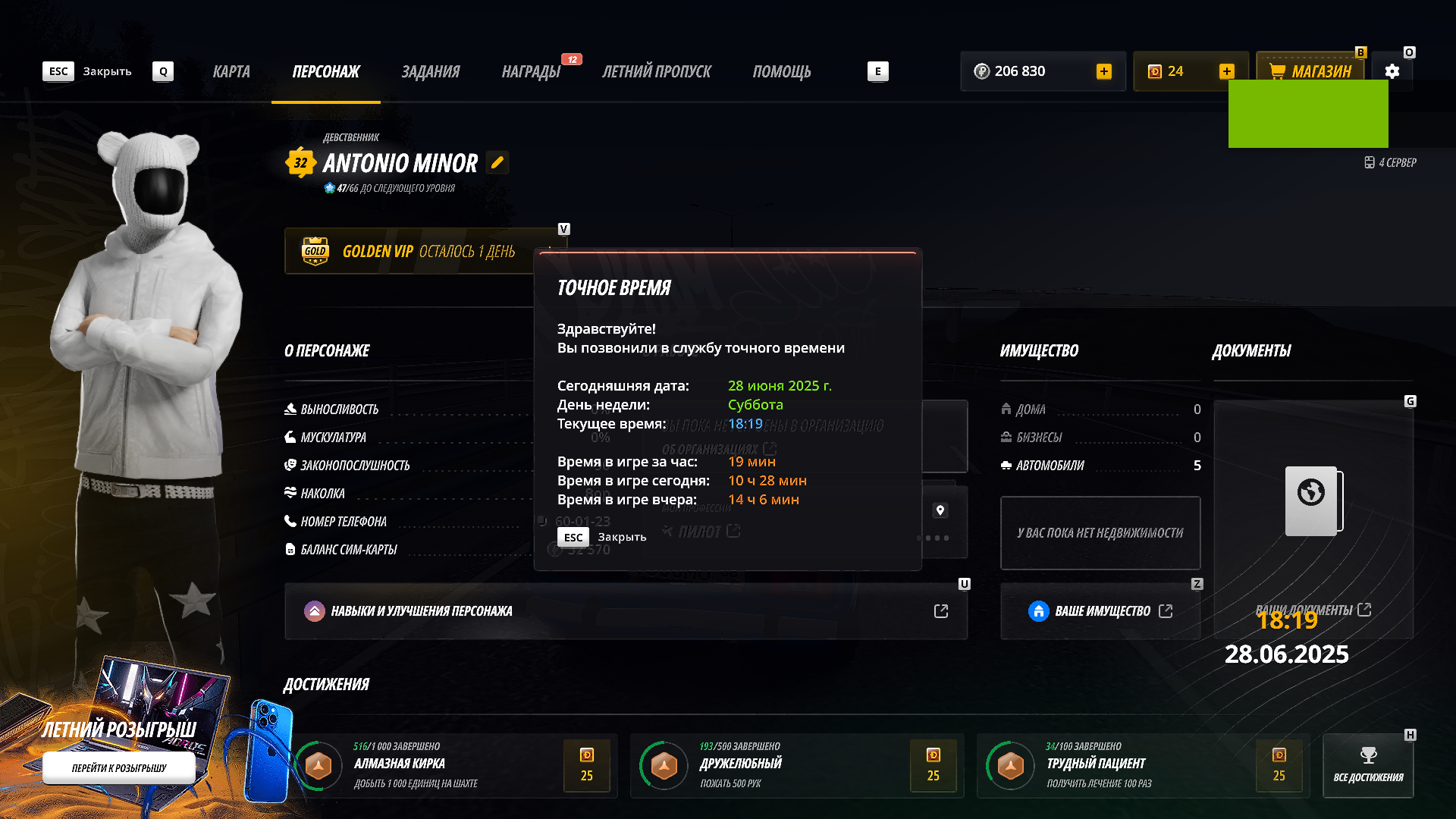Switch to the Карта tab
This screenshot has height=819, width=1456.
pos(231,71)
